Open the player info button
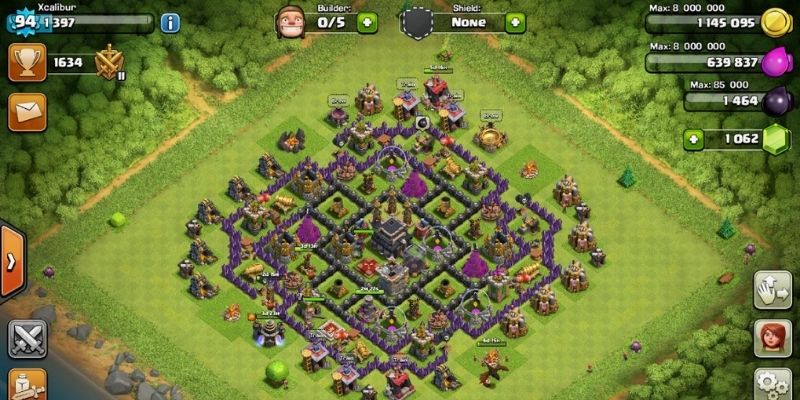The image size is (800, 400). click(x=169, y=23)
